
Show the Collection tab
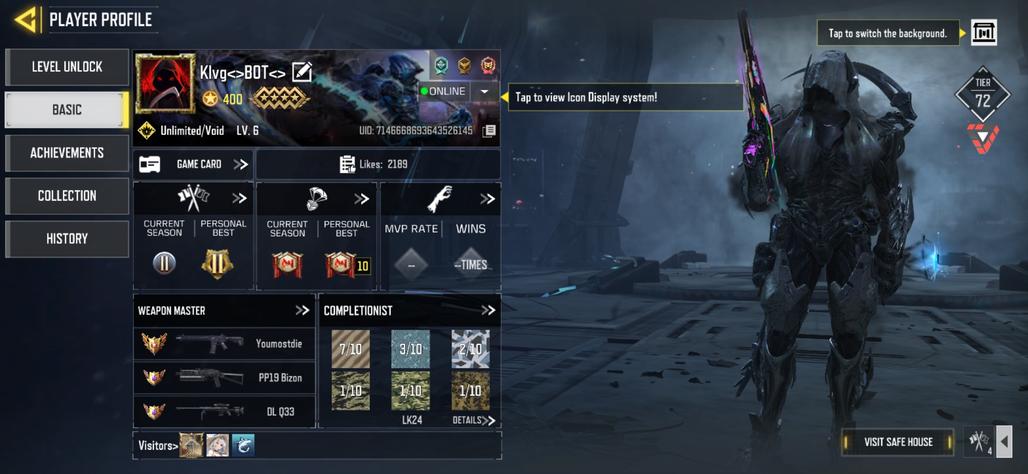coord(67,196)
